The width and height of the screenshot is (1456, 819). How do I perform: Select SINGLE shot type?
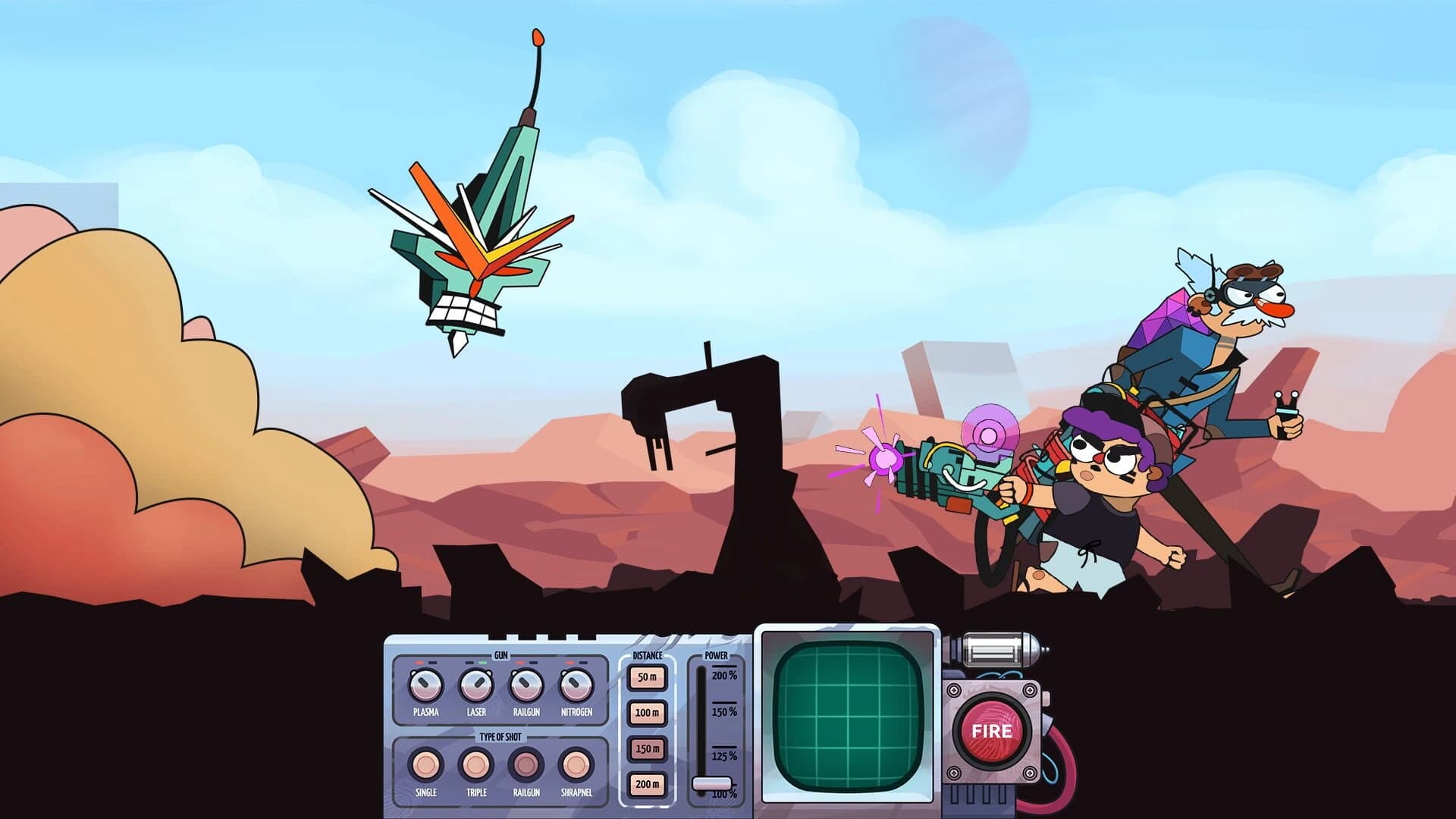coord(425,765)
